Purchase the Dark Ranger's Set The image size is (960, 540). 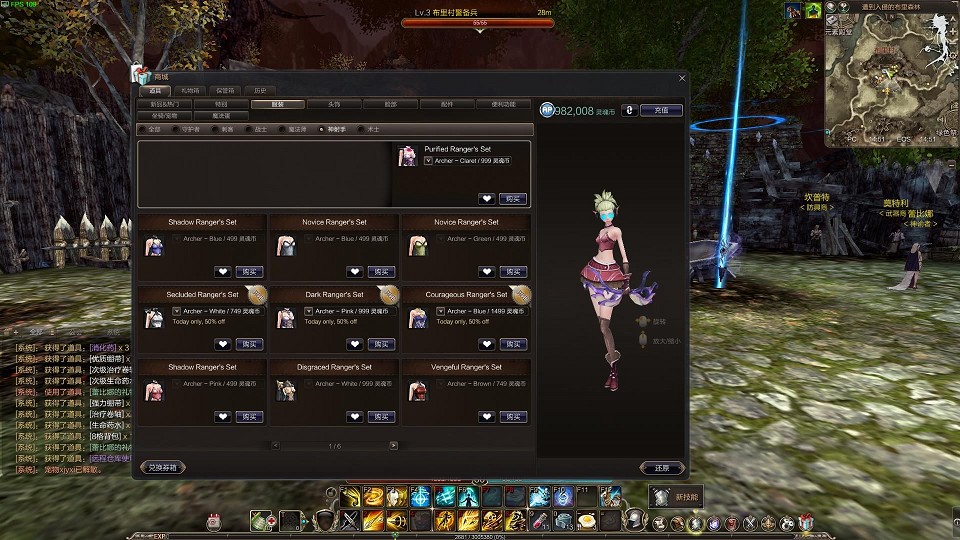click(x=381, y=344)
